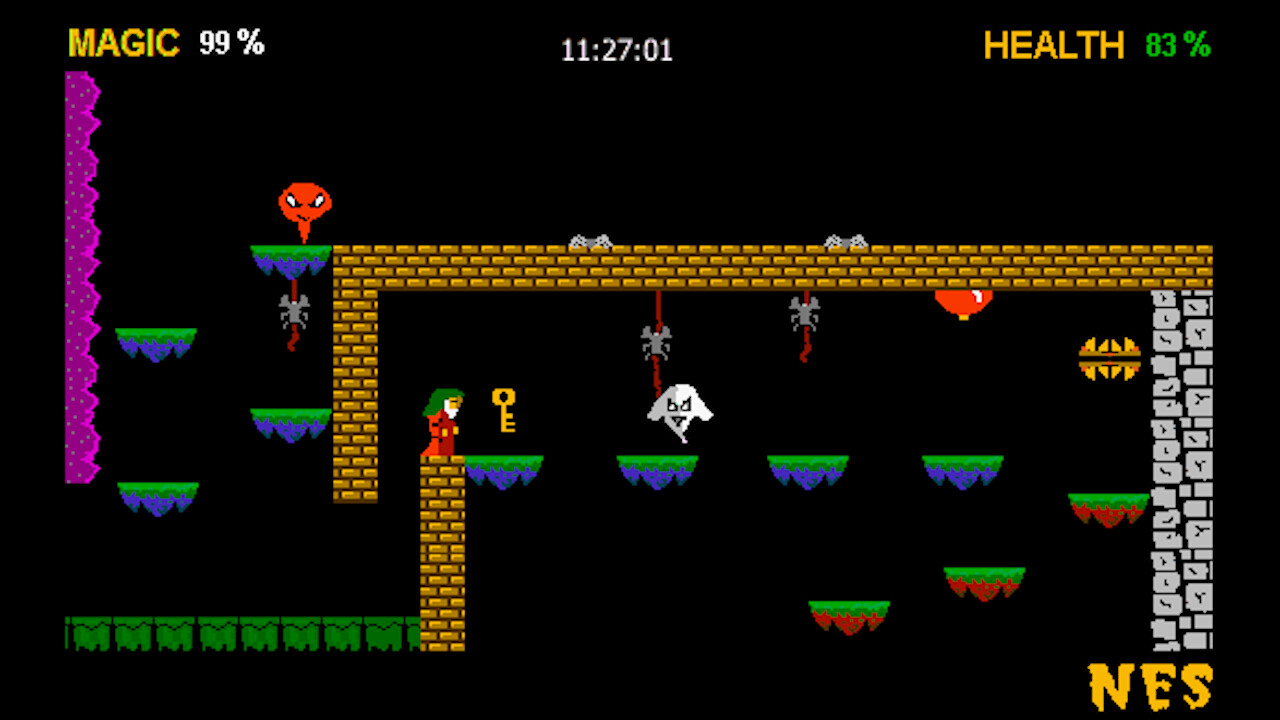Click the spinning saw blade trap
Viewport: 1280px width, 720px height.
(x=1110, y=357)
